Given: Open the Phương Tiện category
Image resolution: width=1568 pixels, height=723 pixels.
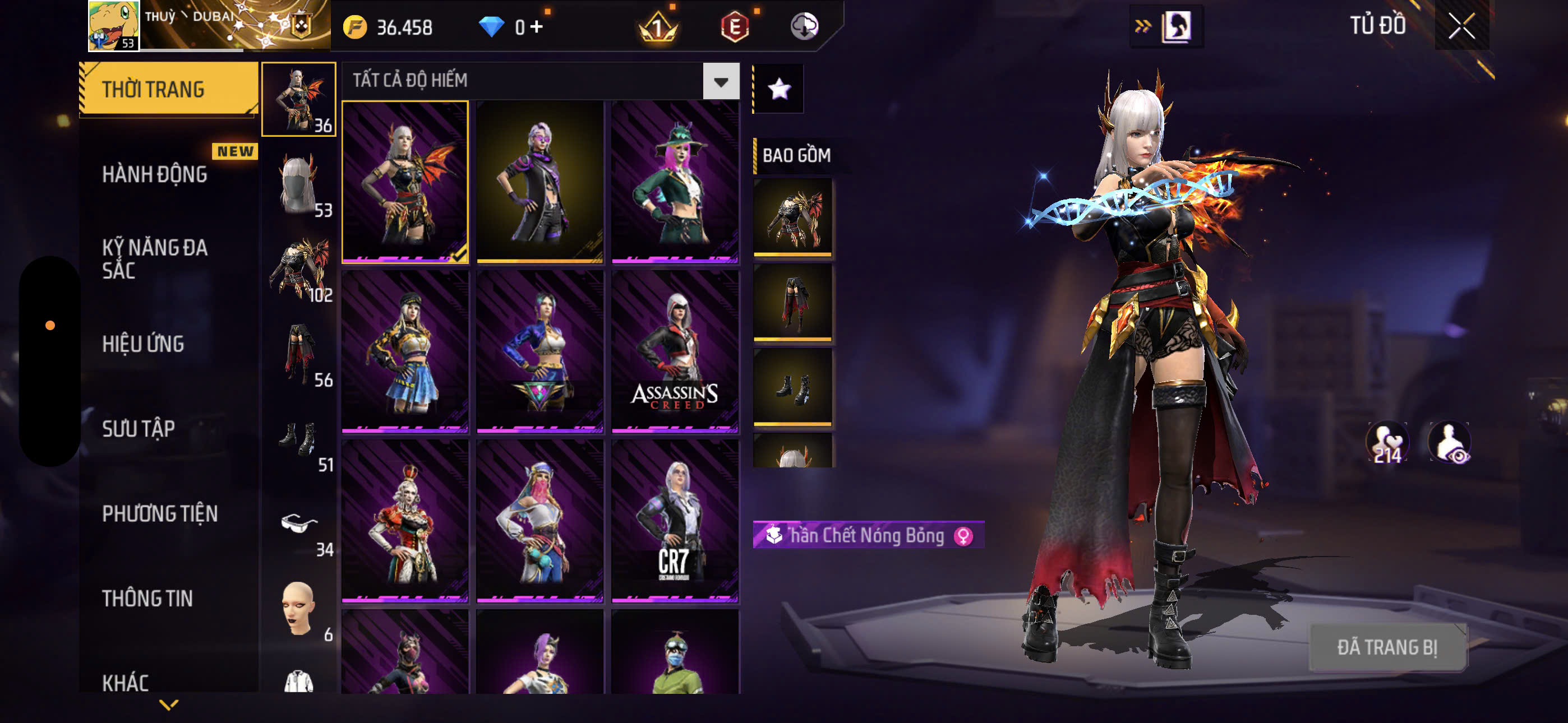Looking at the screenshot, I should (159, 513).
